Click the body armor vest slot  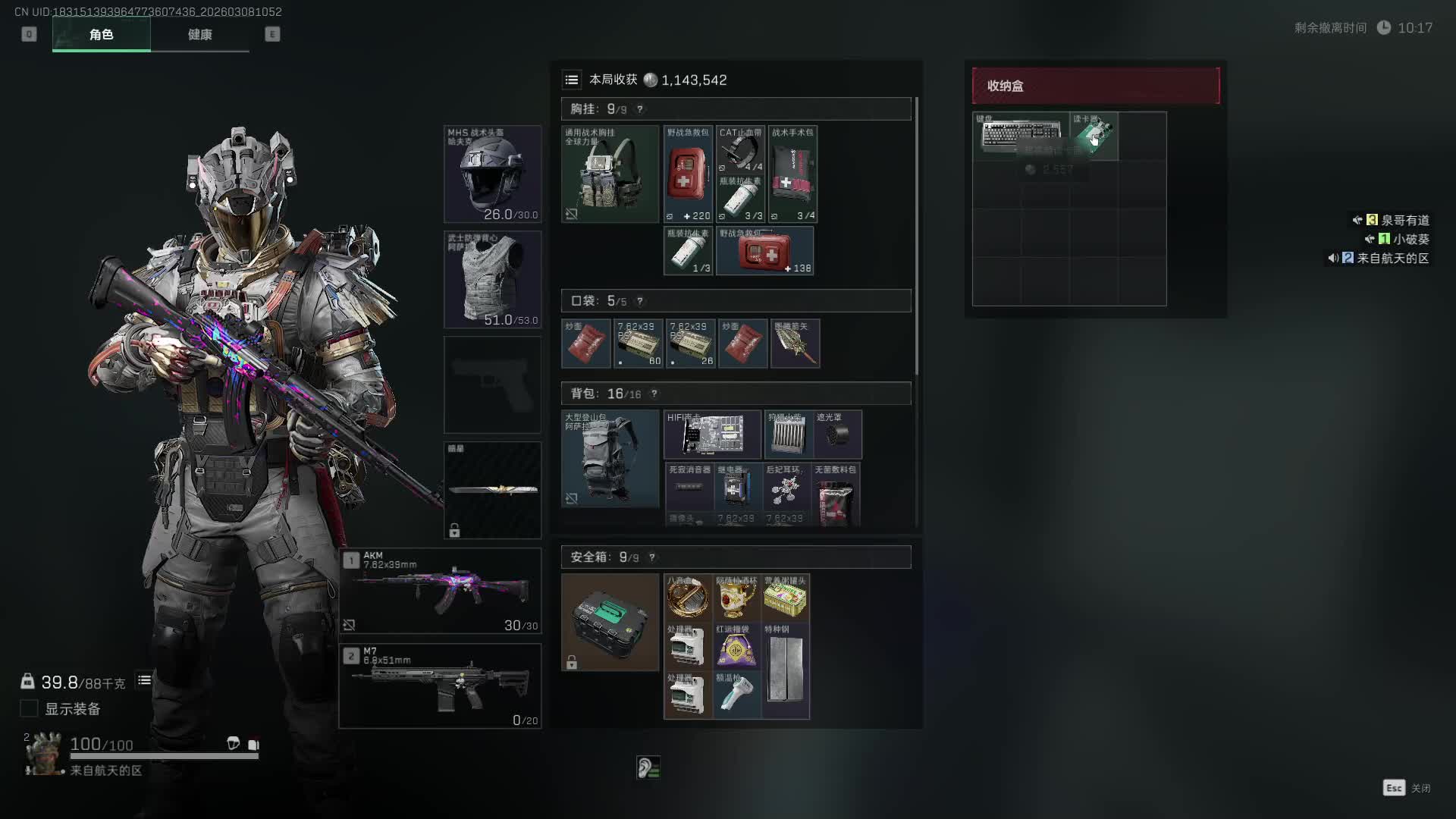[492, 279]
